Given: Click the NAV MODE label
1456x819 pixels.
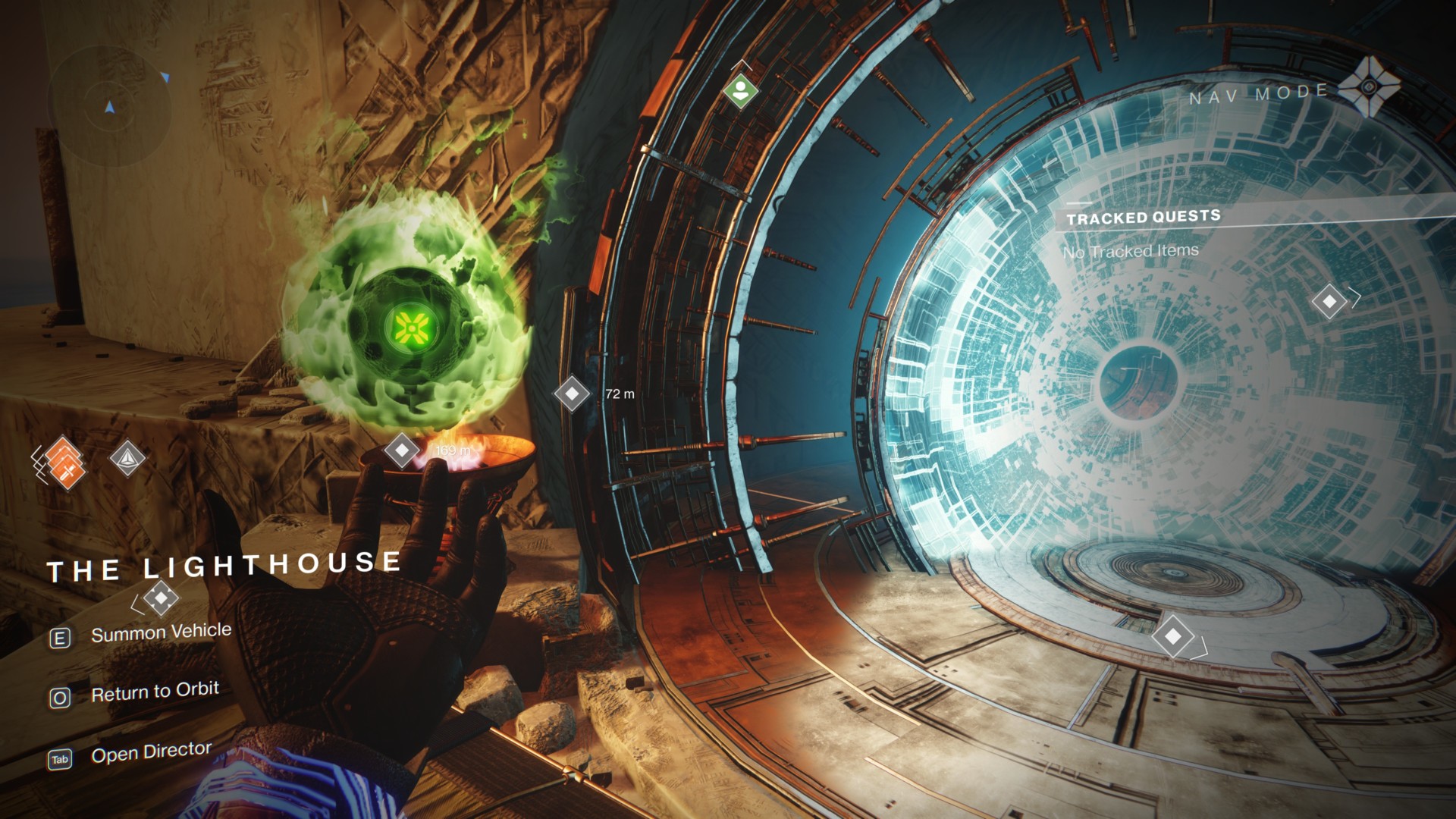Looking at the screenshot, I should tap(1257, 93).
